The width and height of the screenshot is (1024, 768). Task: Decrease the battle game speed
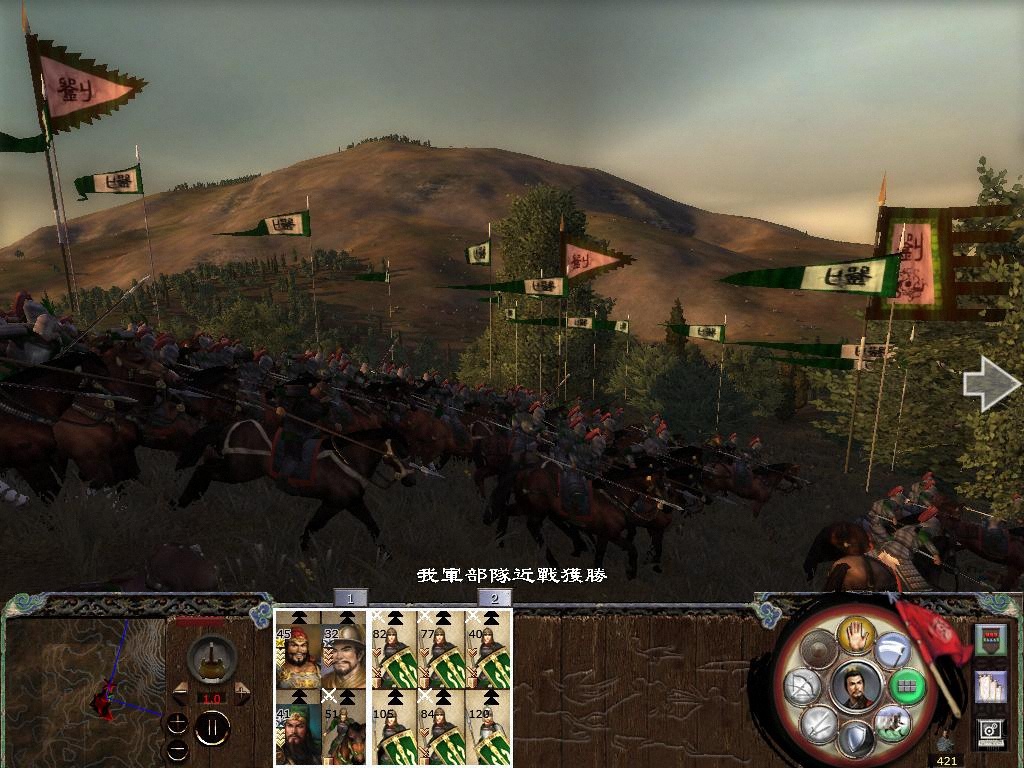pos(181,692)
